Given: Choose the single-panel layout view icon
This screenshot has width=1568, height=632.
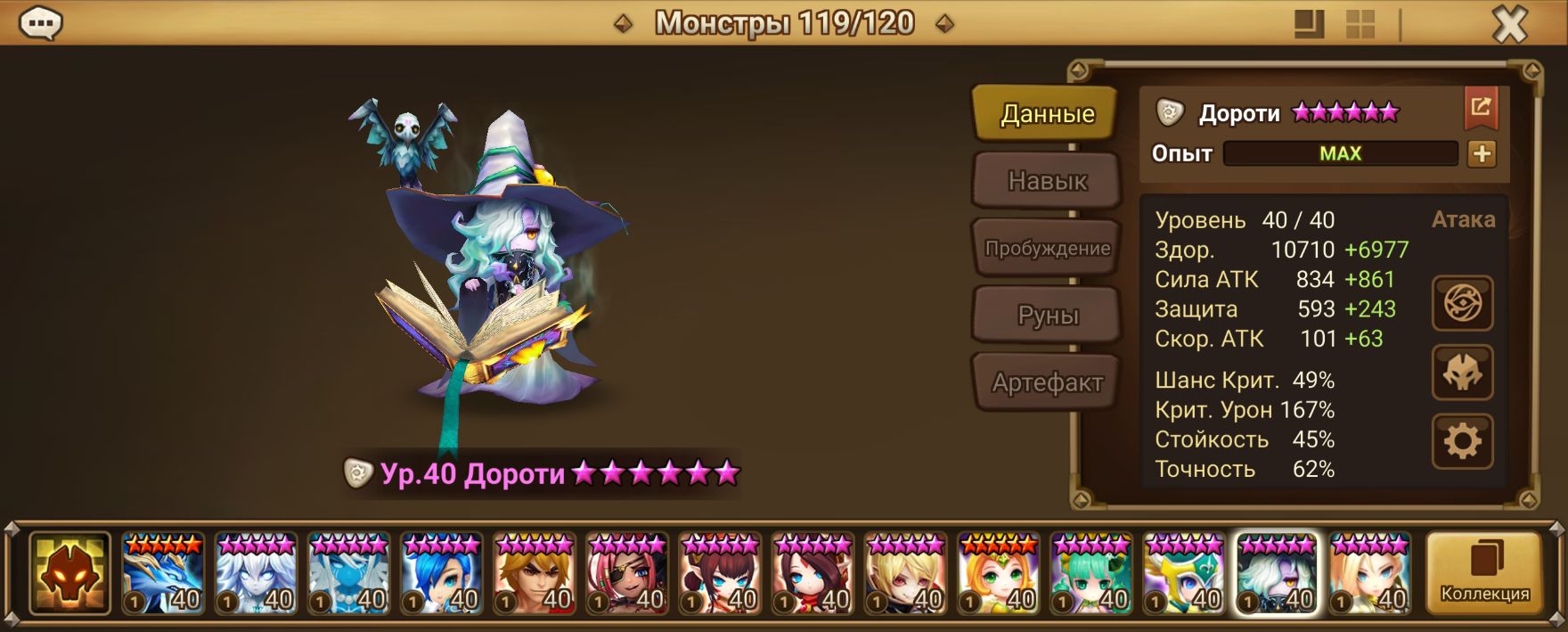Looking at the screenshot, I should coord(1309,25).
